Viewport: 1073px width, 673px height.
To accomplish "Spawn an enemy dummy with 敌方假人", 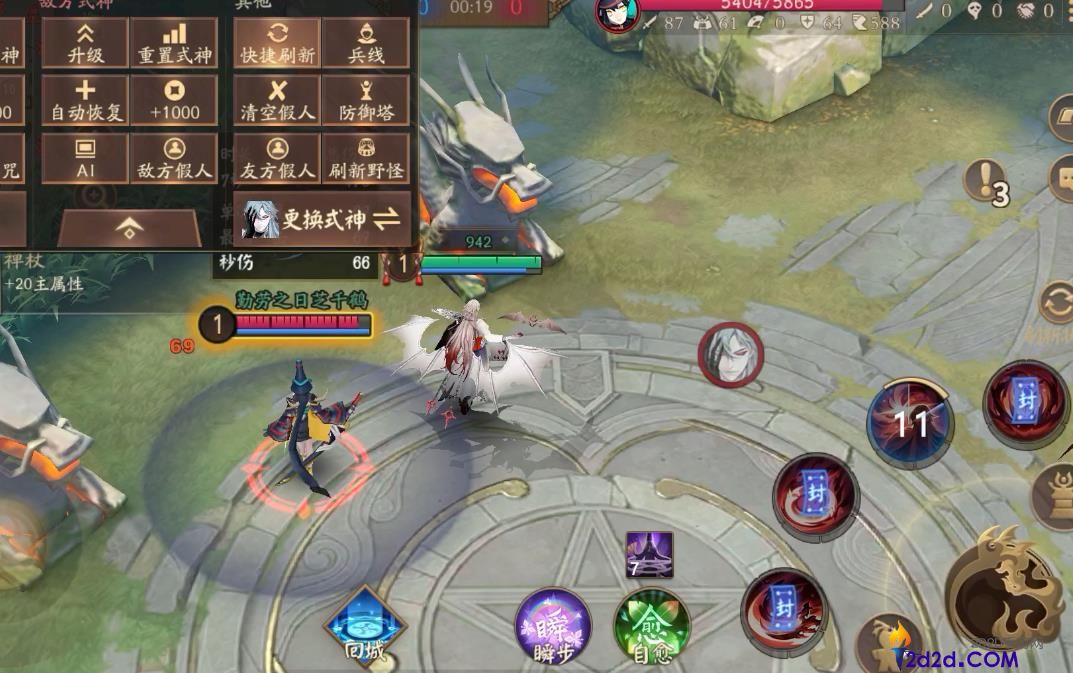I will tap(174, 159).
